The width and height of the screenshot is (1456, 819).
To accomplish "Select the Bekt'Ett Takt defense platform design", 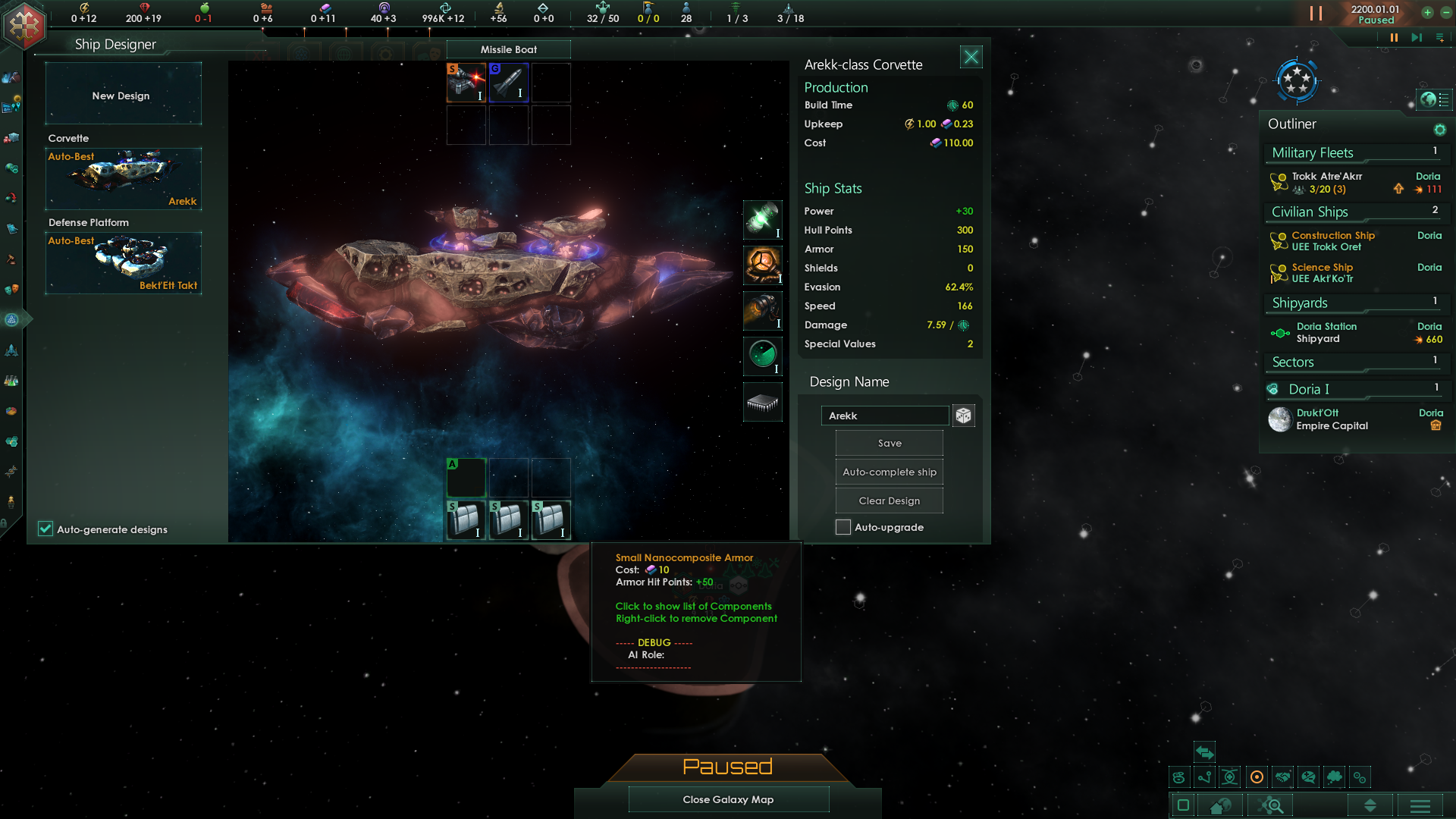I will [123, 262].
